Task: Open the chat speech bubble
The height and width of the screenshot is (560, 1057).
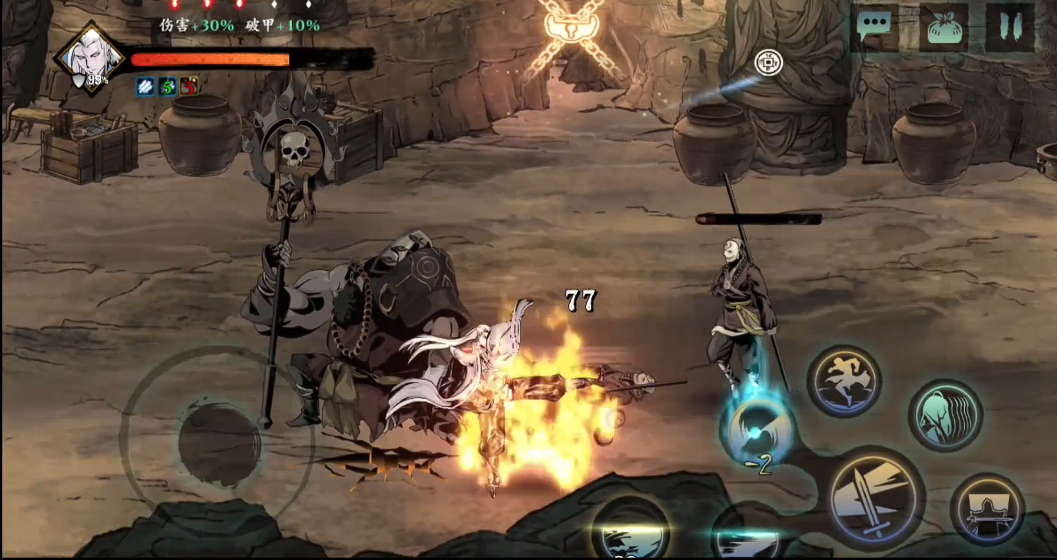Action: coord(876,27)
